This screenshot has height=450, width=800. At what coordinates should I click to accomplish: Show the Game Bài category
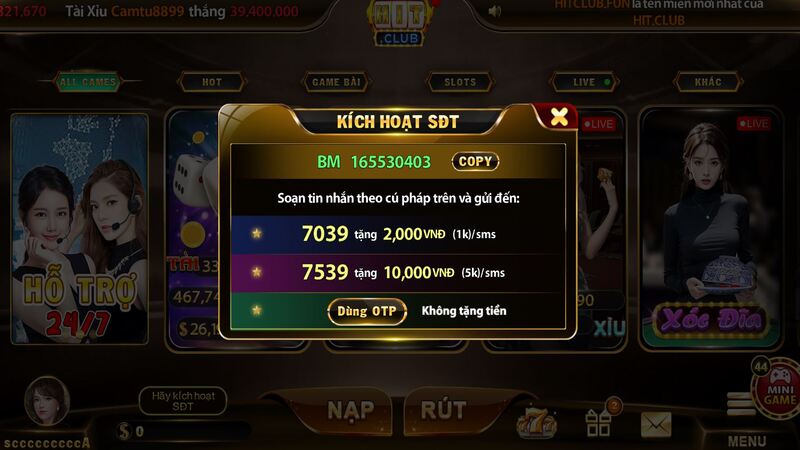338,82
